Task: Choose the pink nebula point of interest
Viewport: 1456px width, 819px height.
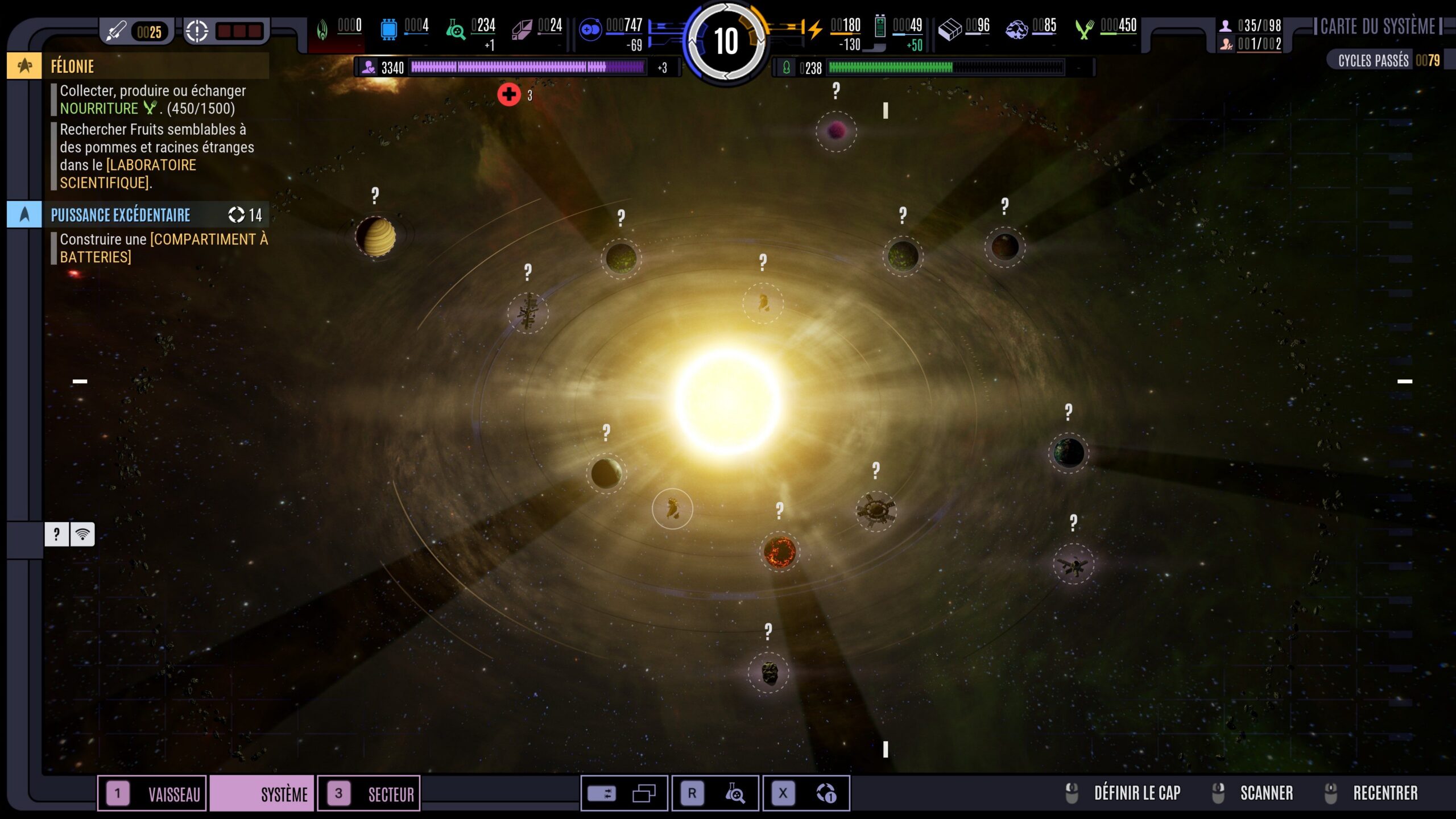Action: point(836,131)
